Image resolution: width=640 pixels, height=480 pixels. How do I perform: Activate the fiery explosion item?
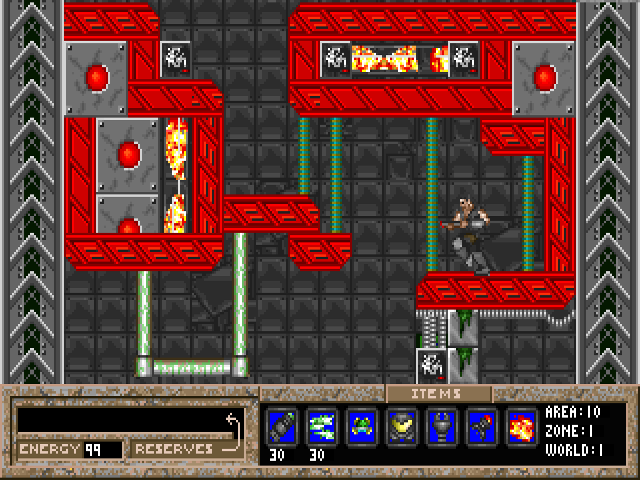tap(522, 427)
